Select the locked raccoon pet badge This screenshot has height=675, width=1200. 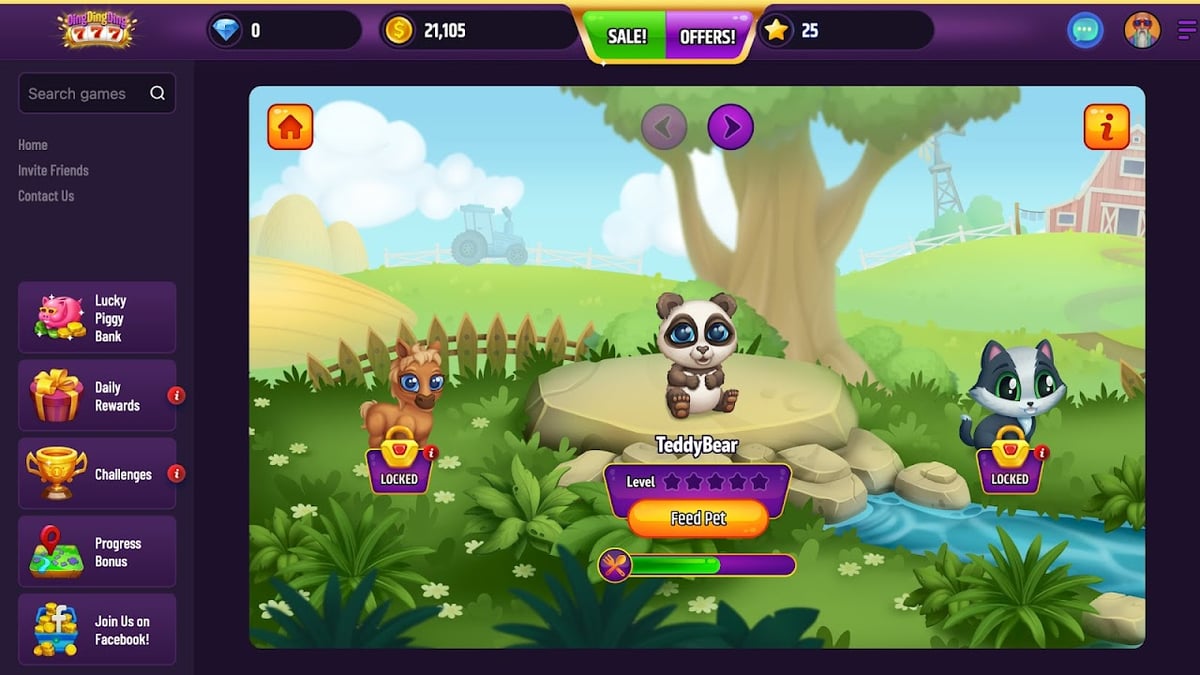coord(1009,466)
